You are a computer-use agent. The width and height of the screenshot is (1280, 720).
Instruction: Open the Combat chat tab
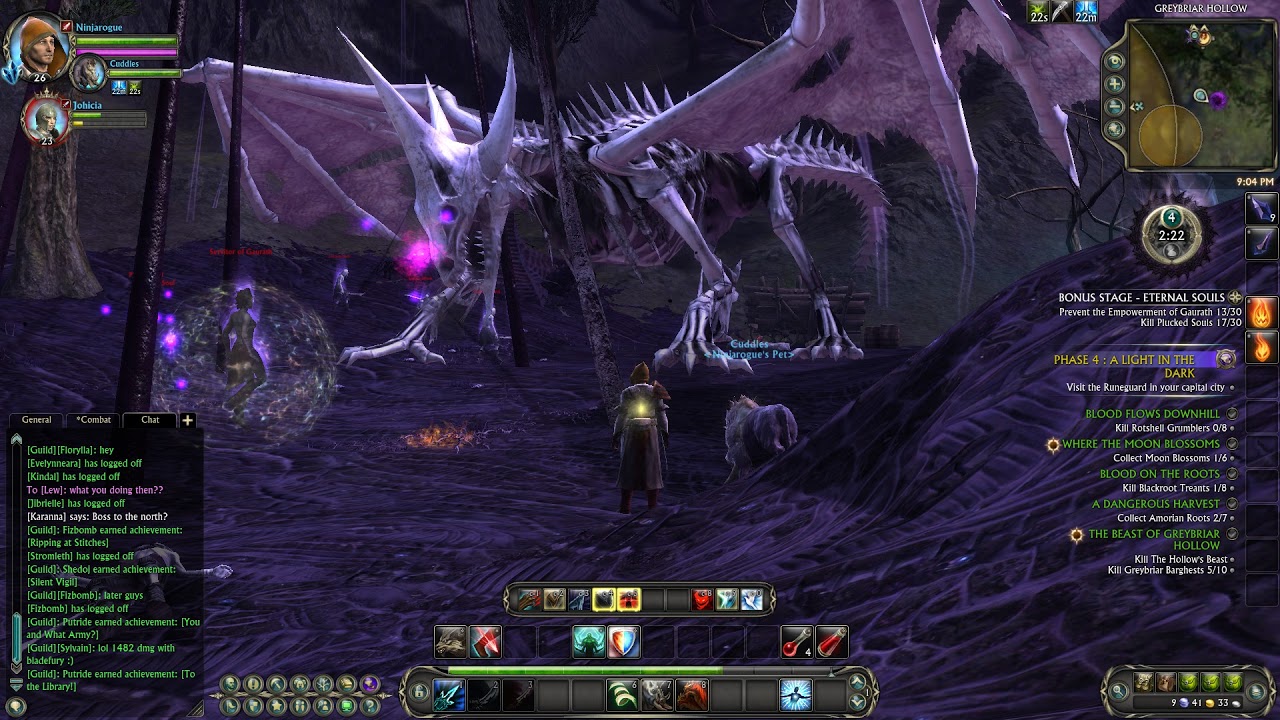[94, 420]
